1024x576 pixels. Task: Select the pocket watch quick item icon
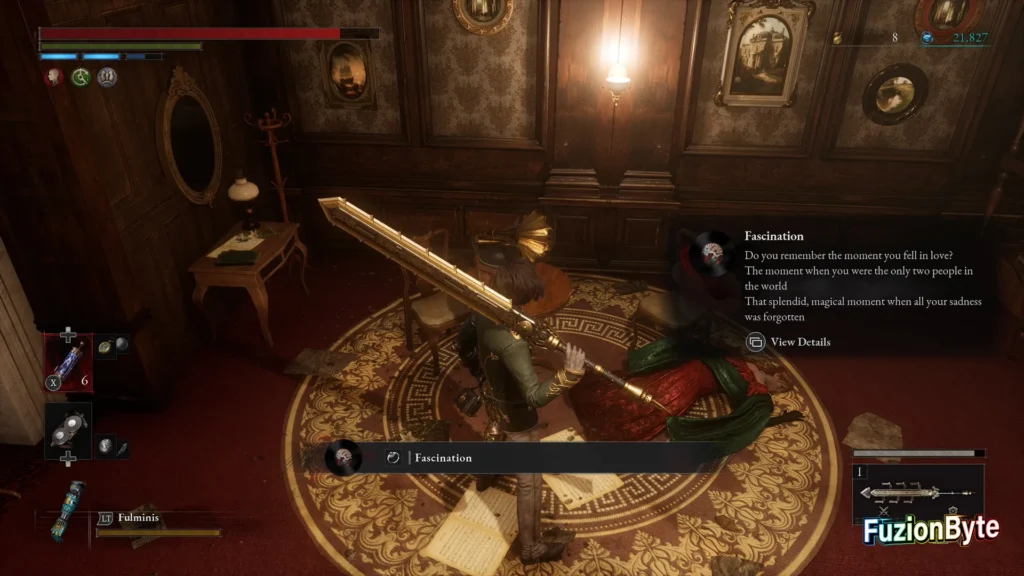point(104,345)
